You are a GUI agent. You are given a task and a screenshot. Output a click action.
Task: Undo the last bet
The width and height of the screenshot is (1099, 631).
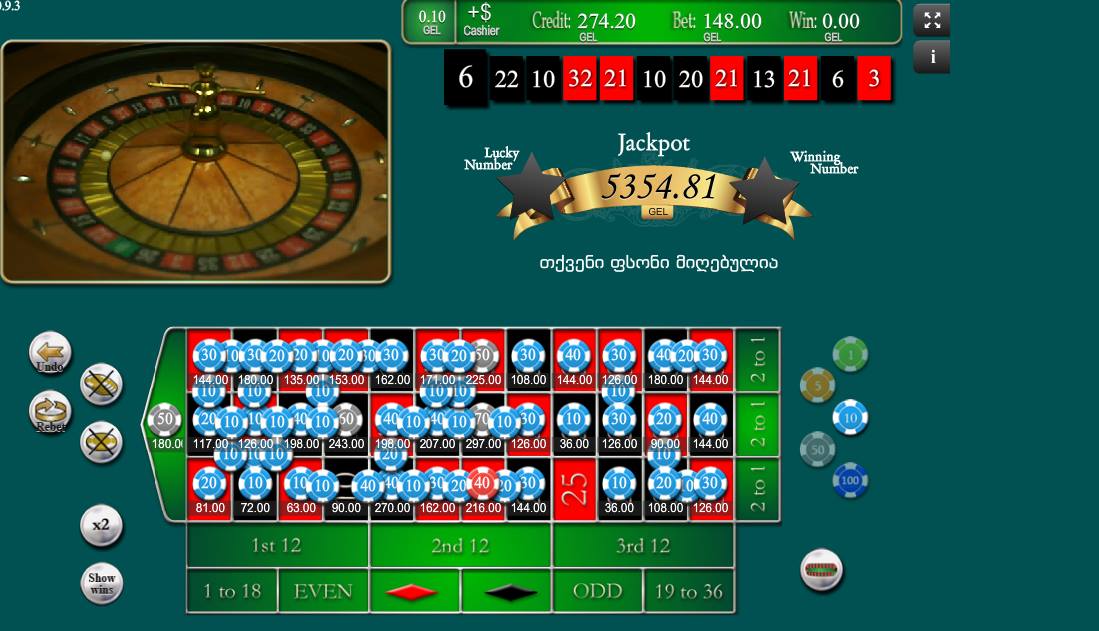[50, 353]
